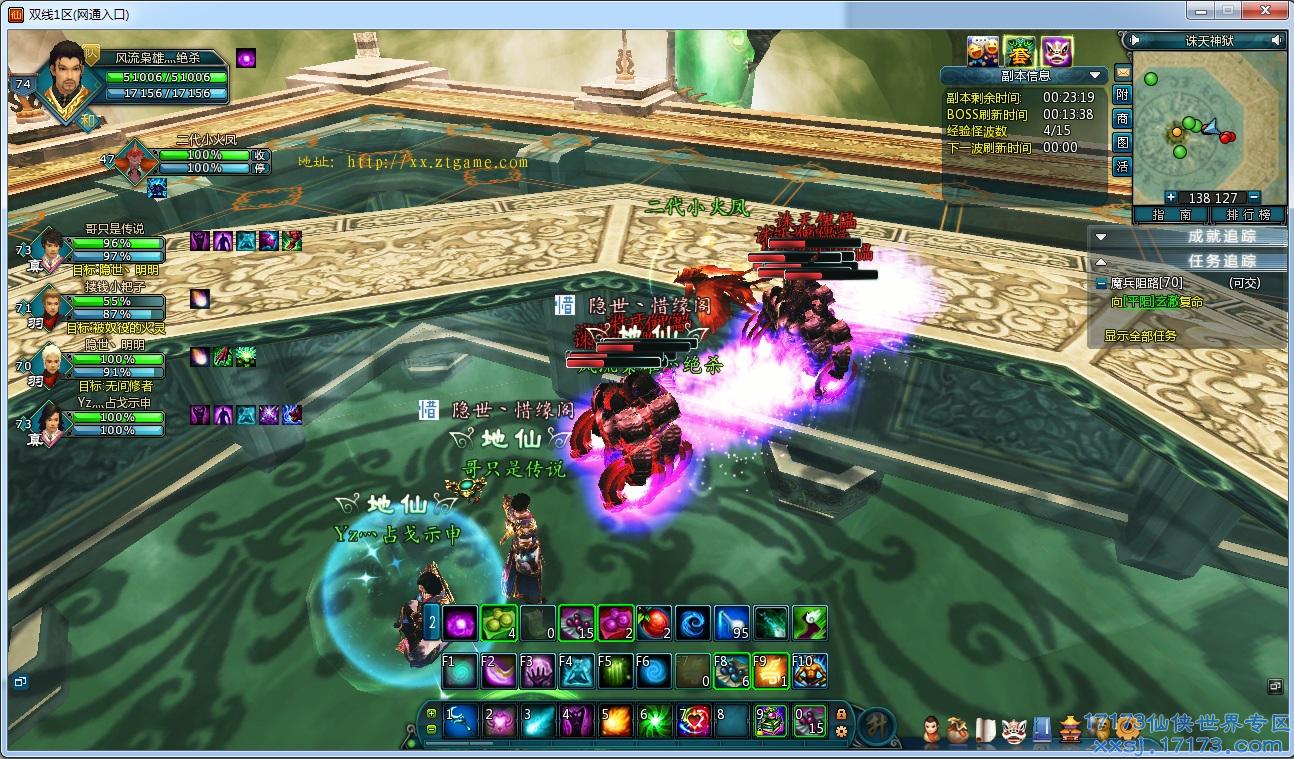Open the mail envelope icon
The width and height of the screenshot is (1294, 759).
1122,72
